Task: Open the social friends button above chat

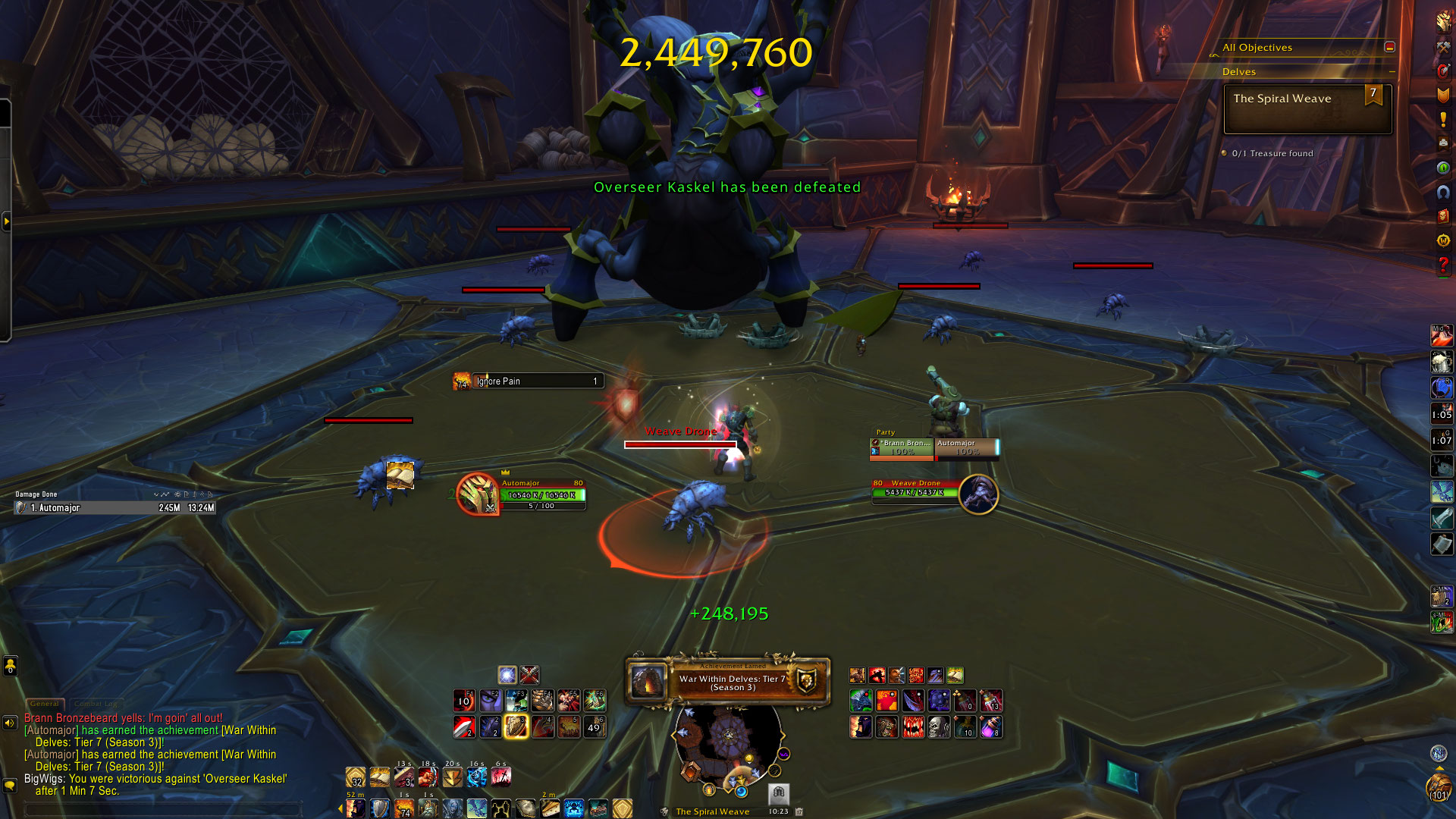Action: coord(10,666)
